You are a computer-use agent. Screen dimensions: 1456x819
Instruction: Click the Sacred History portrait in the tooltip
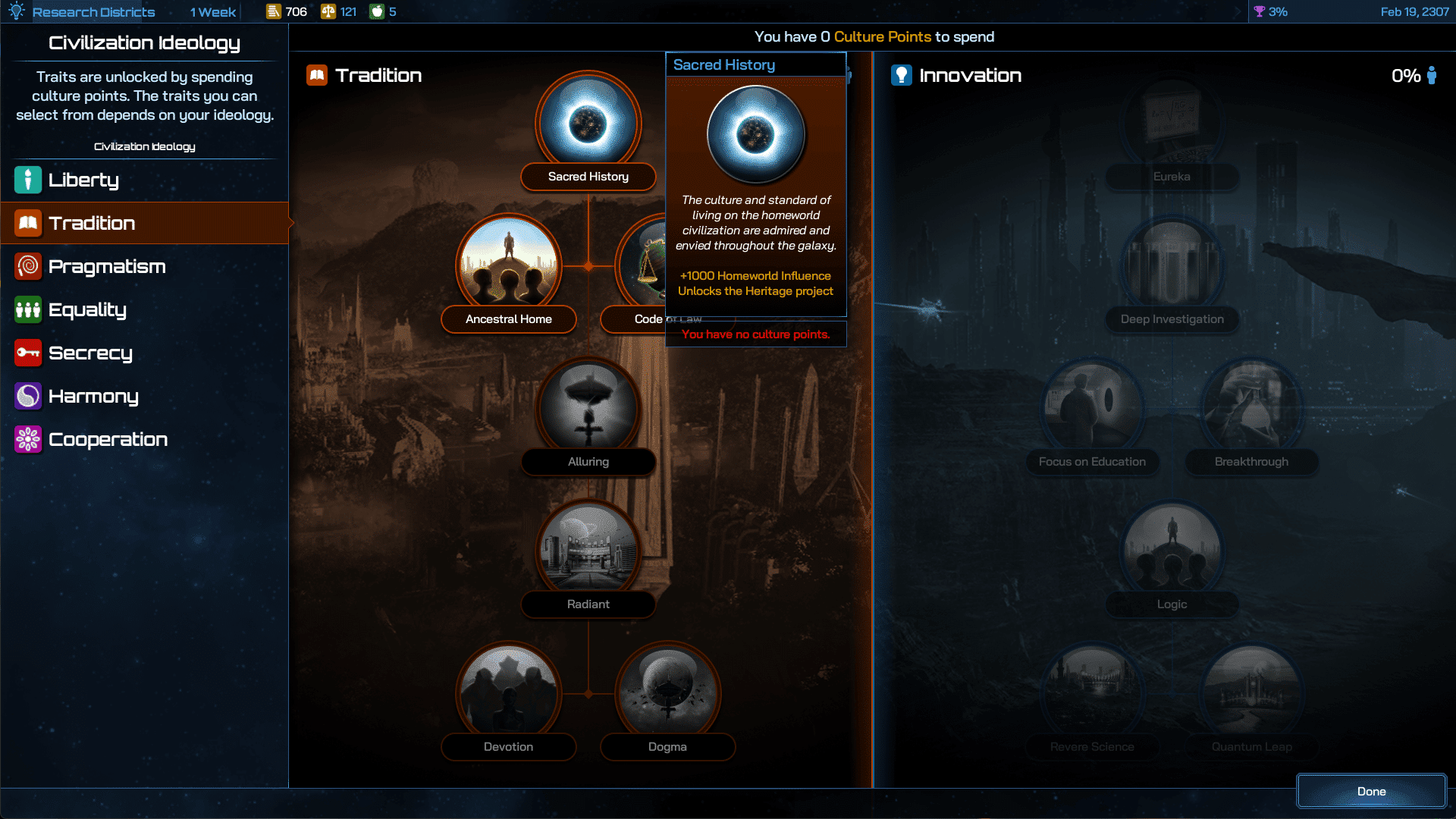pos(755,134)
